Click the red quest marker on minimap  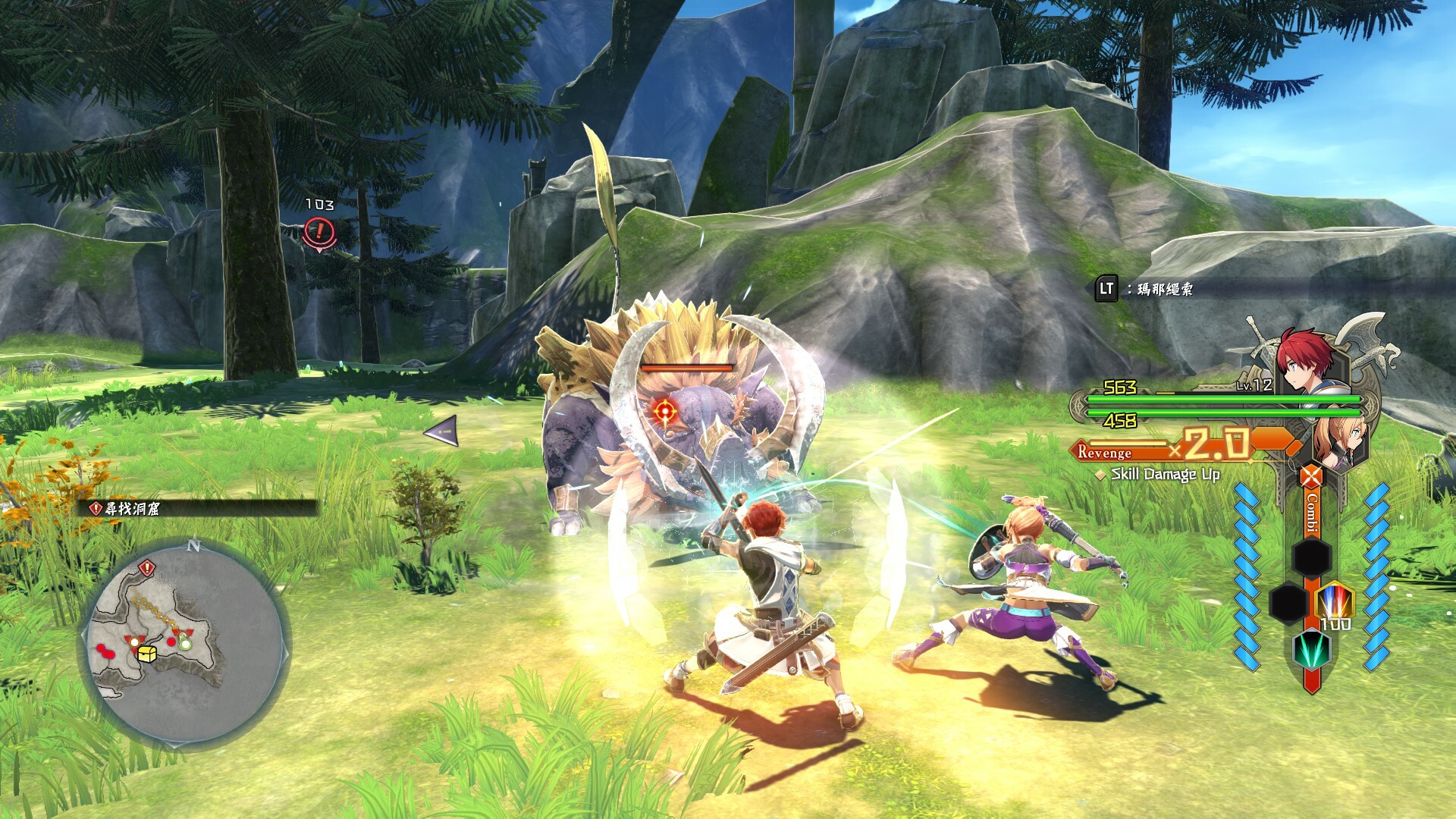click(147, 567)
